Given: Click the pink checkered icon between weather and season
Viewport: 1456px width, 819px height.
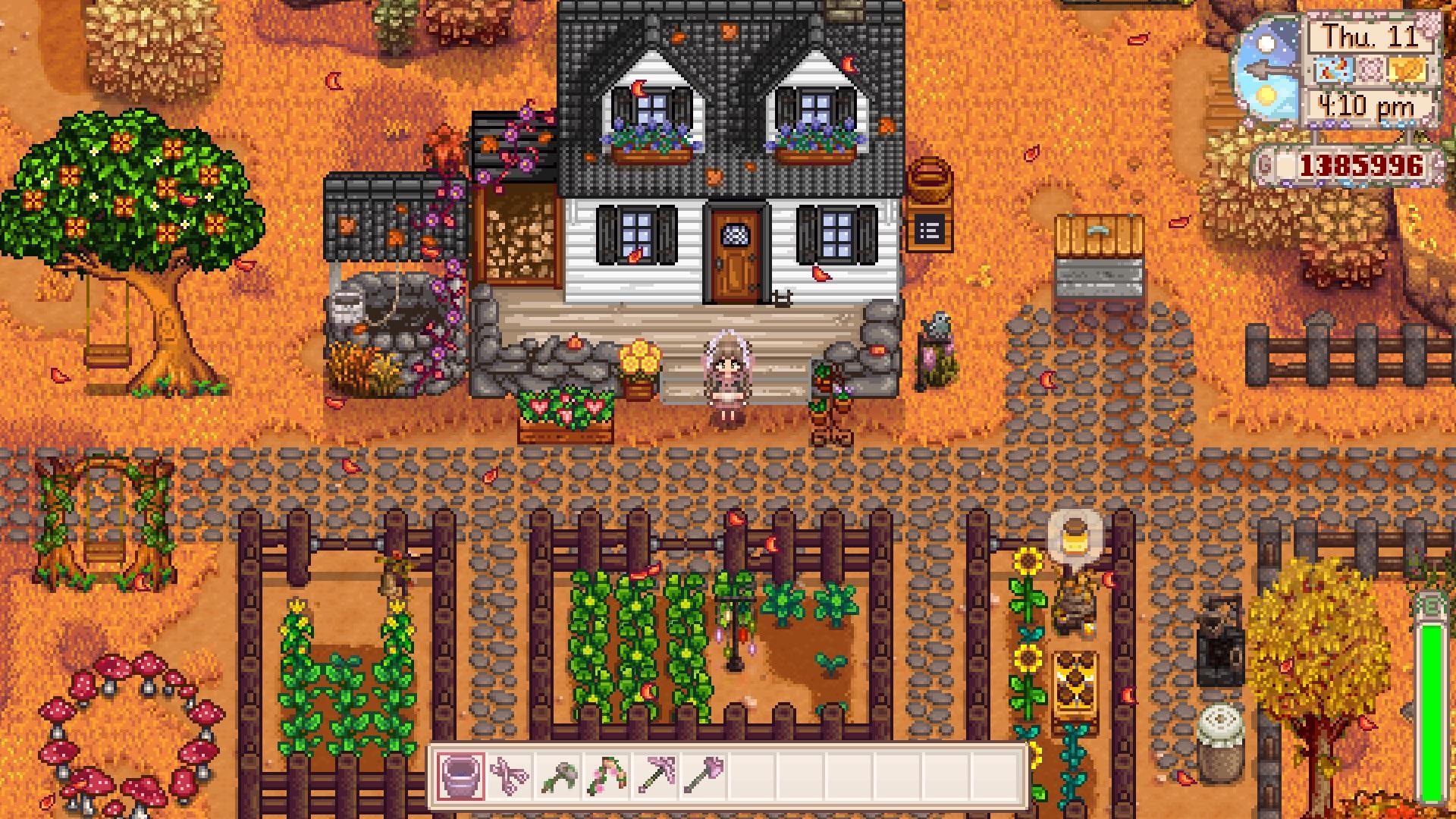Looking at the screenshot, I should click(x=1370, y=70).
